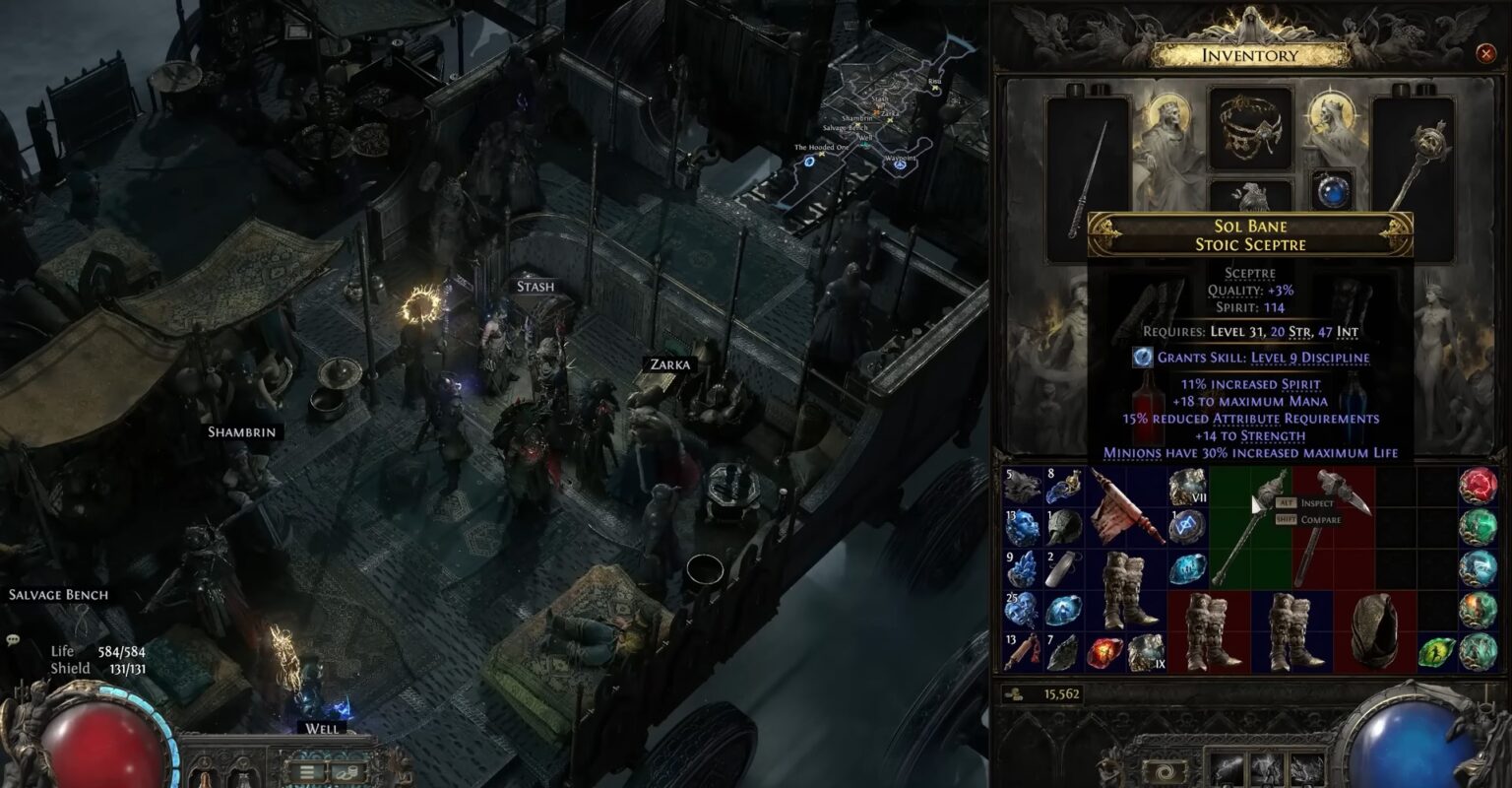Open the game menu via the hamburger icon
Image resolution: width=1512 pixels, height=788 pixels.
click(307, 772)
